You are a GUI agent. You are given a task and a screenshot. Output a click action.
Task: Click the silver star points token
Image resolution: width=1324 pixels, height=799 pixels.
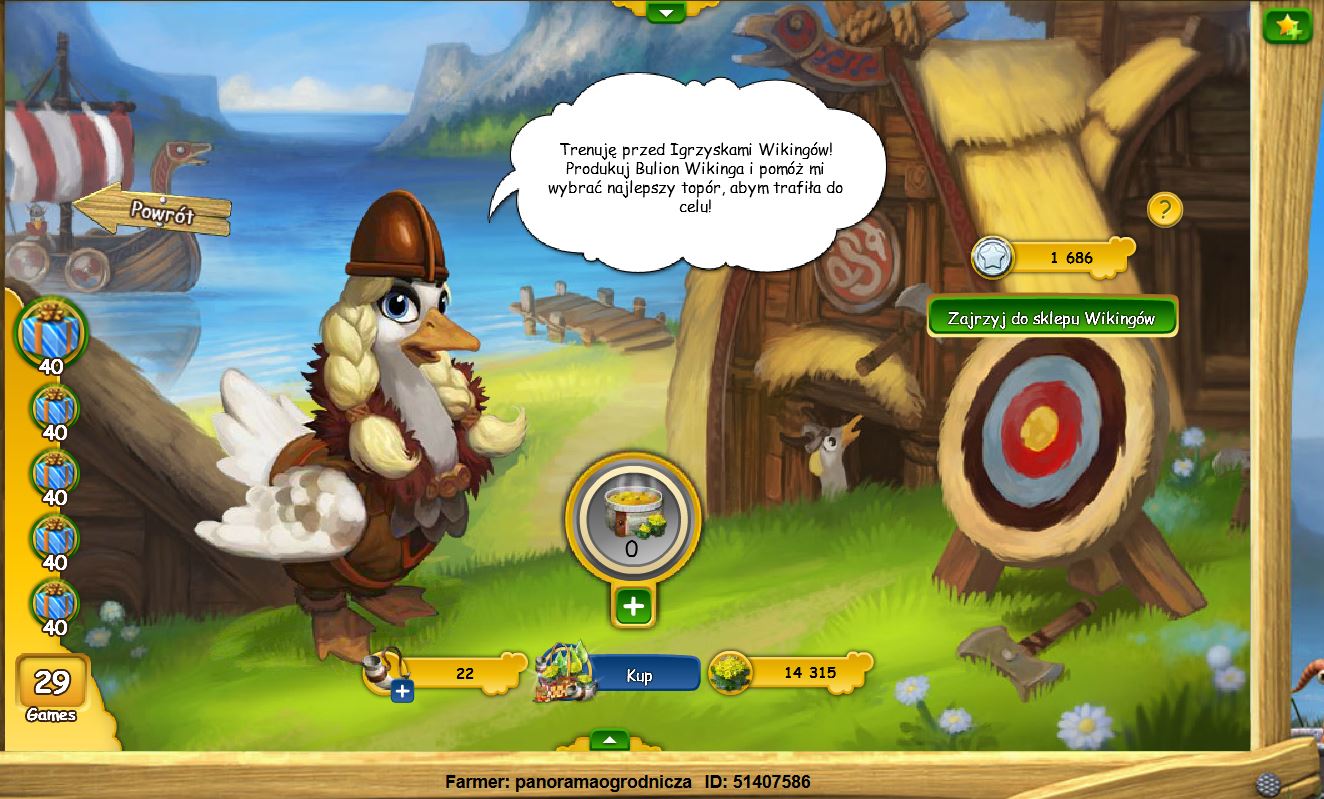pos(992,257)
